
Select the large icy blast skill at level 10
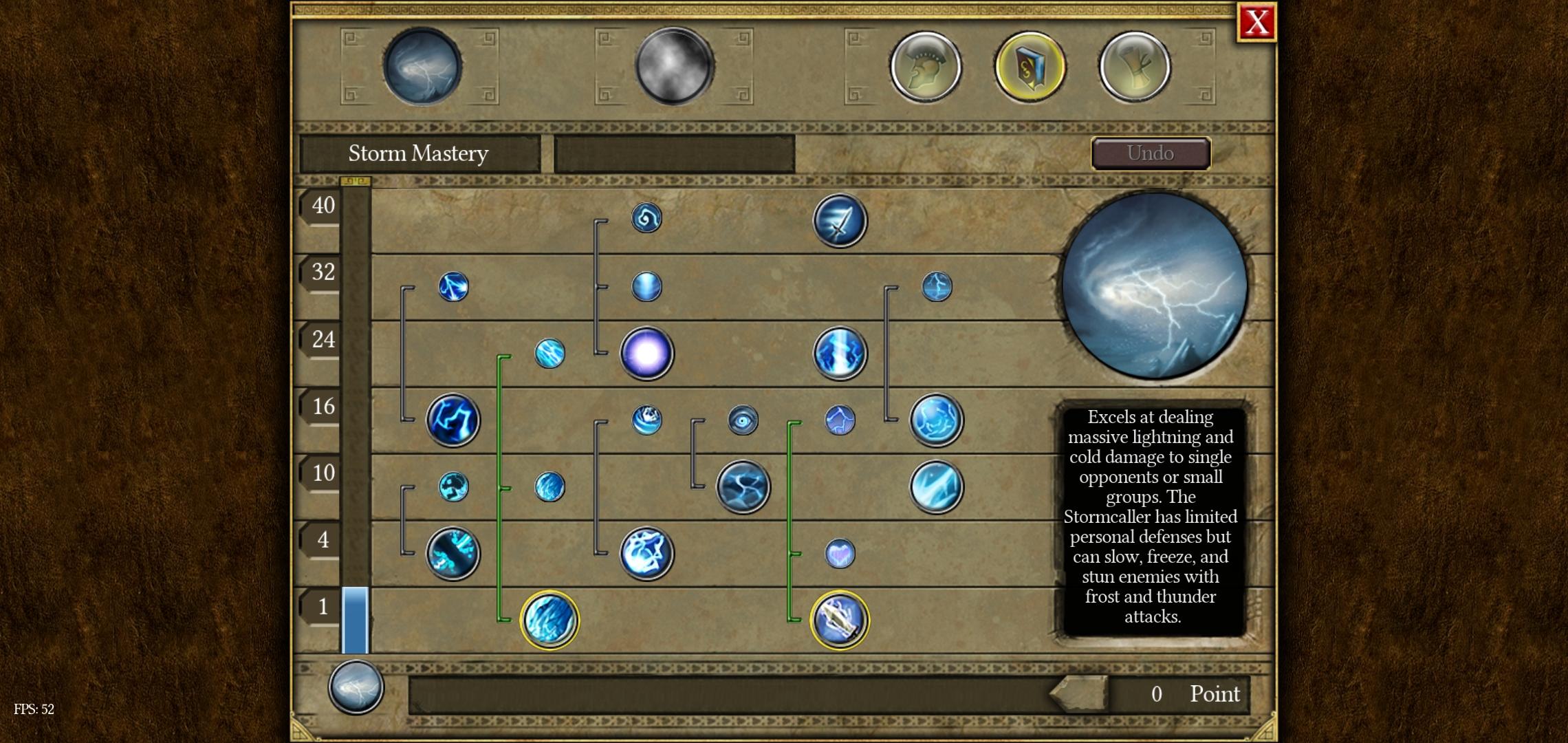936,487
